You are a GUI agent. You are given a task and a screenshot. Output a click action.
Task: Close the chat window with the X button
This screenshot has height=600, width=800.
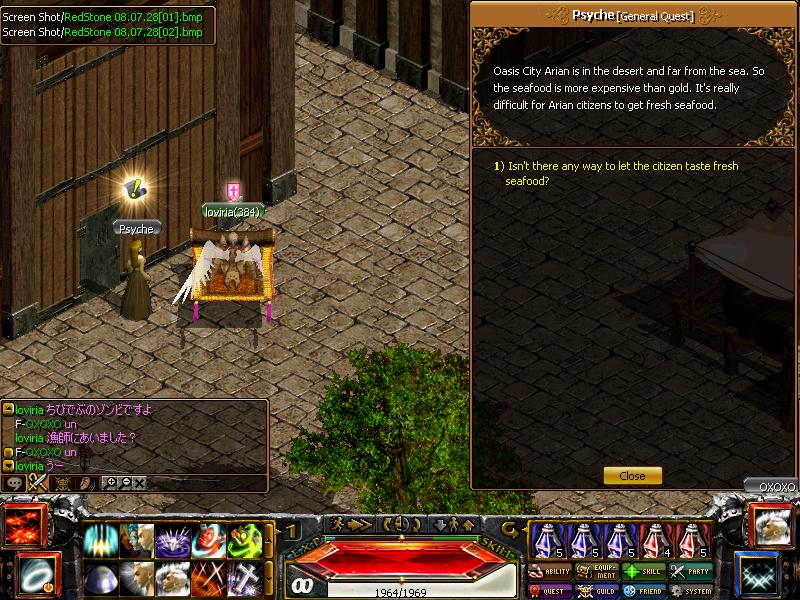coord(139,482)
